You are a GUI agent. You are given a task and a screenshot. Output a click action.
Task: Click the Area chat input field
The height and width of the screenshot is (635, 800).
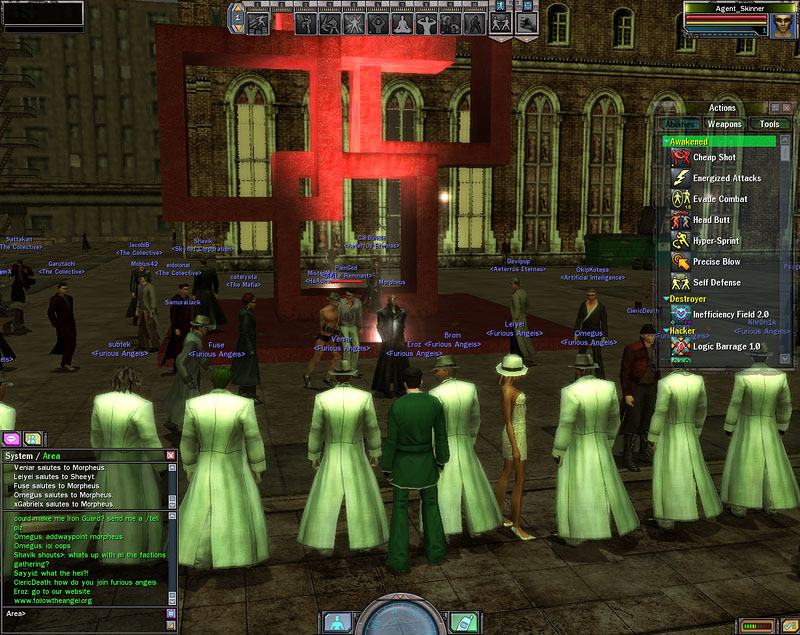click(x=90, y=613)
